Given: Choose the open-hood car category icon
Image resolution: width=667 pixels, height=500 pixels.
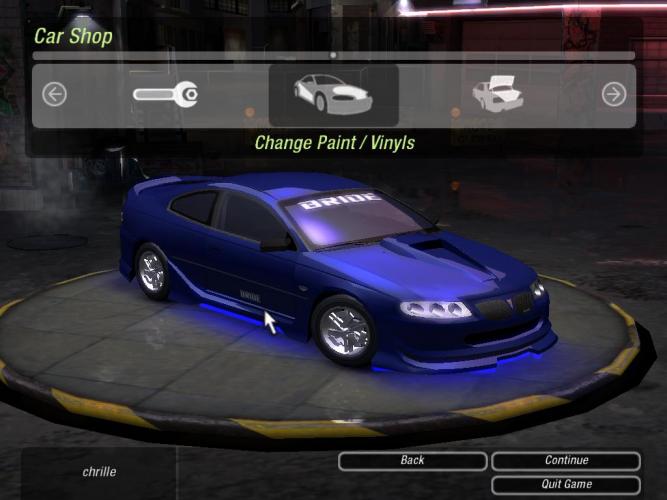Looking at the screenshot, I should pos(498,95).
